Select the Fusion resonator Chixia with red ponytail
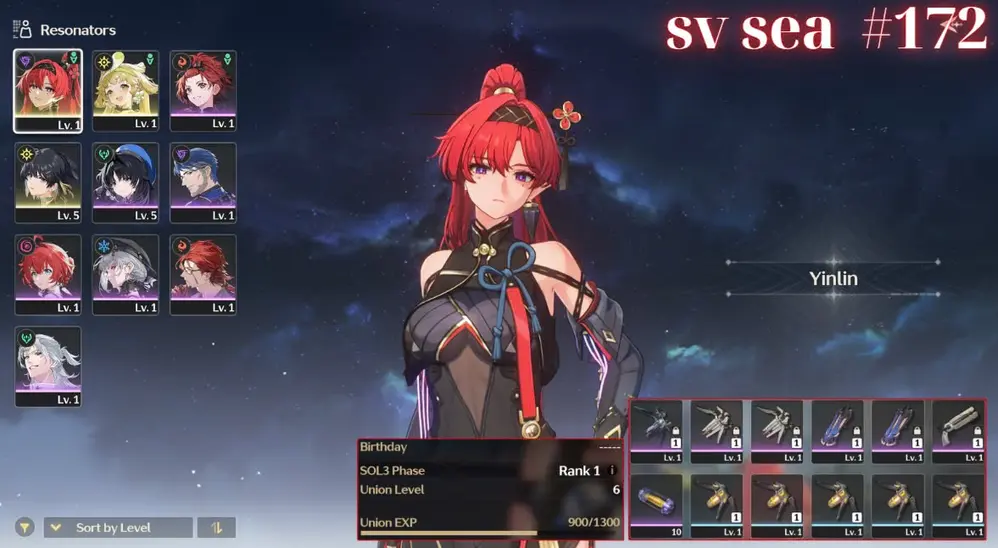Screen dimensions: 998x548 [203, 89]
